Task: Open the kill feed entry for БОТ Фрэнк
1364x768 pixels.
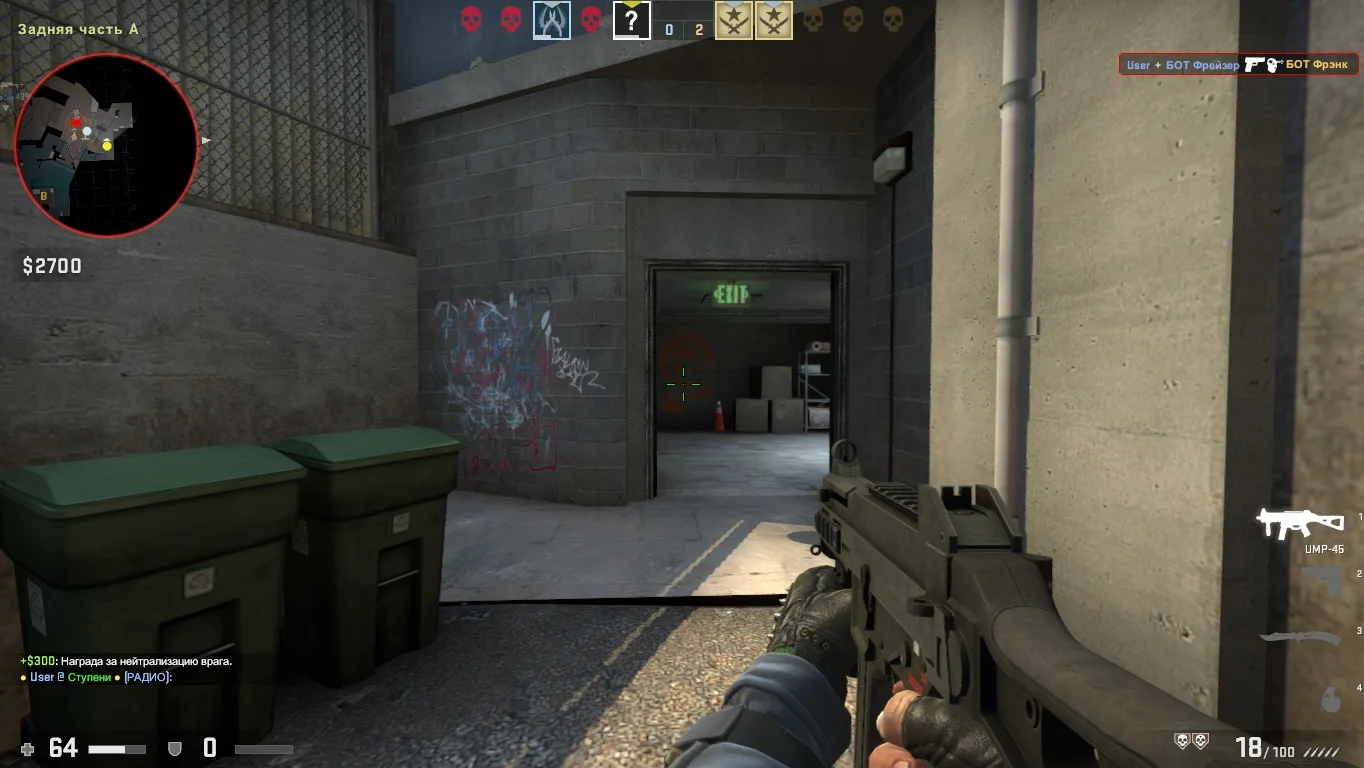Action: point(1238,65)
